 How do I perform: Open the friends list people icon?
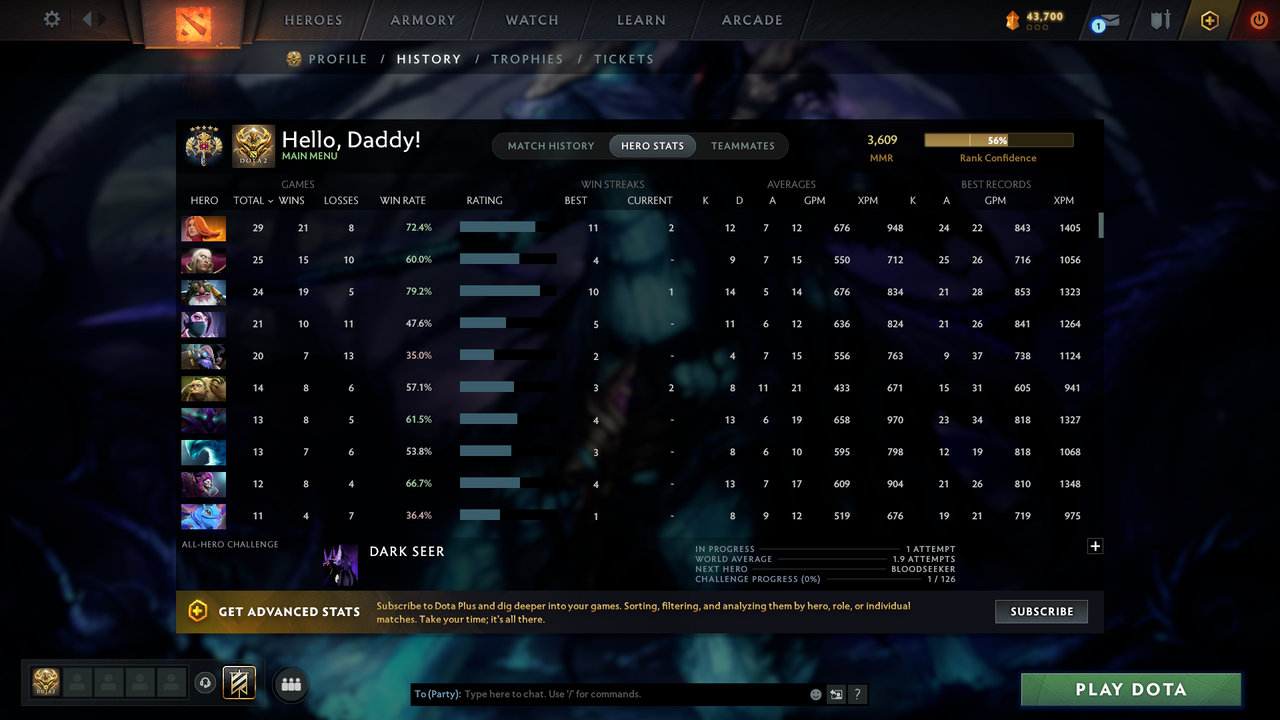point(290,684)
